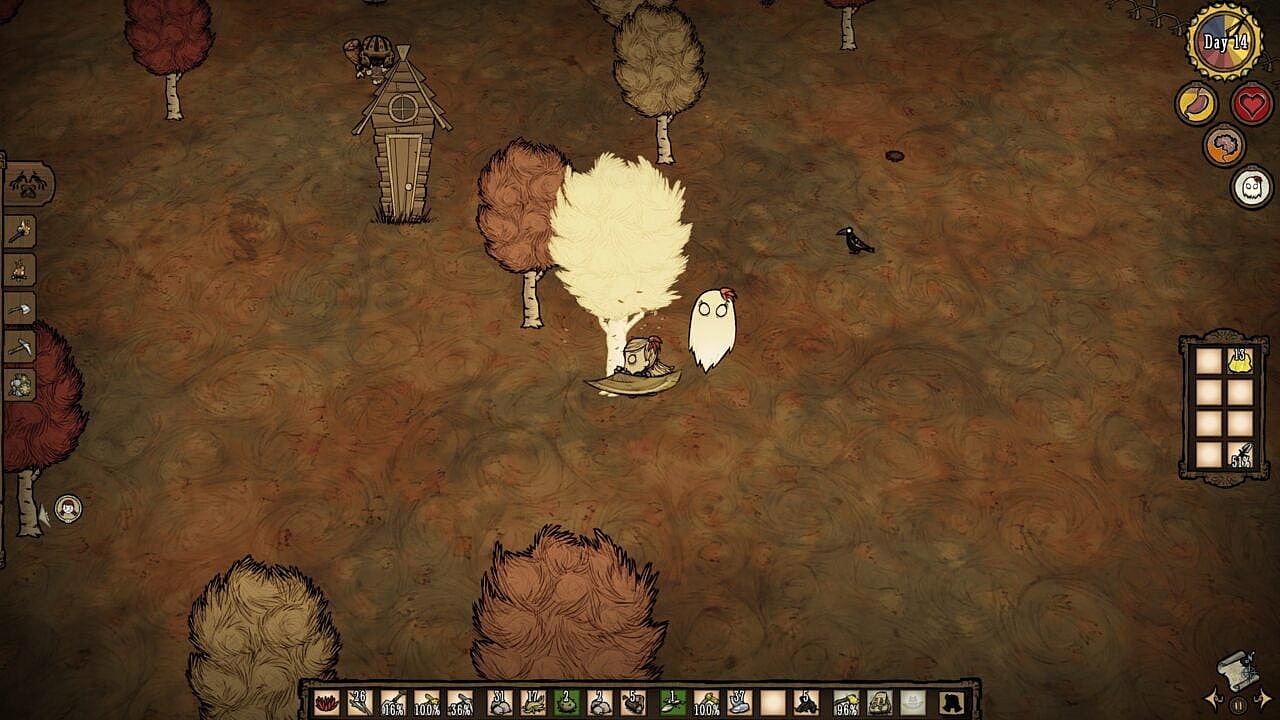This screenshot has width=1280, height=720.
Task: Click the offscreen player indicator portrait
Action: 68,508
